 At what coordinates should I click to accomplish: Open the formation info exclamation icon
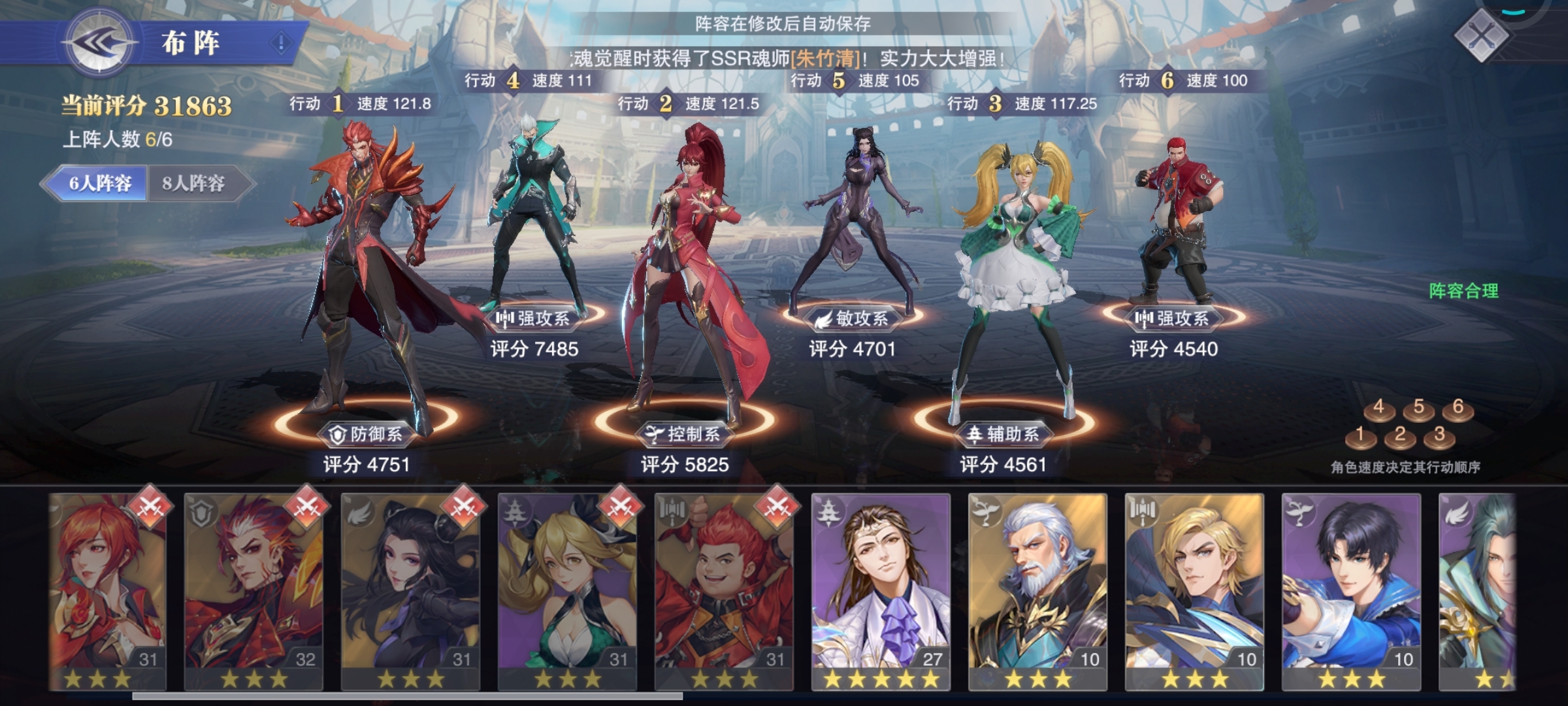click(x=282, y=43)
